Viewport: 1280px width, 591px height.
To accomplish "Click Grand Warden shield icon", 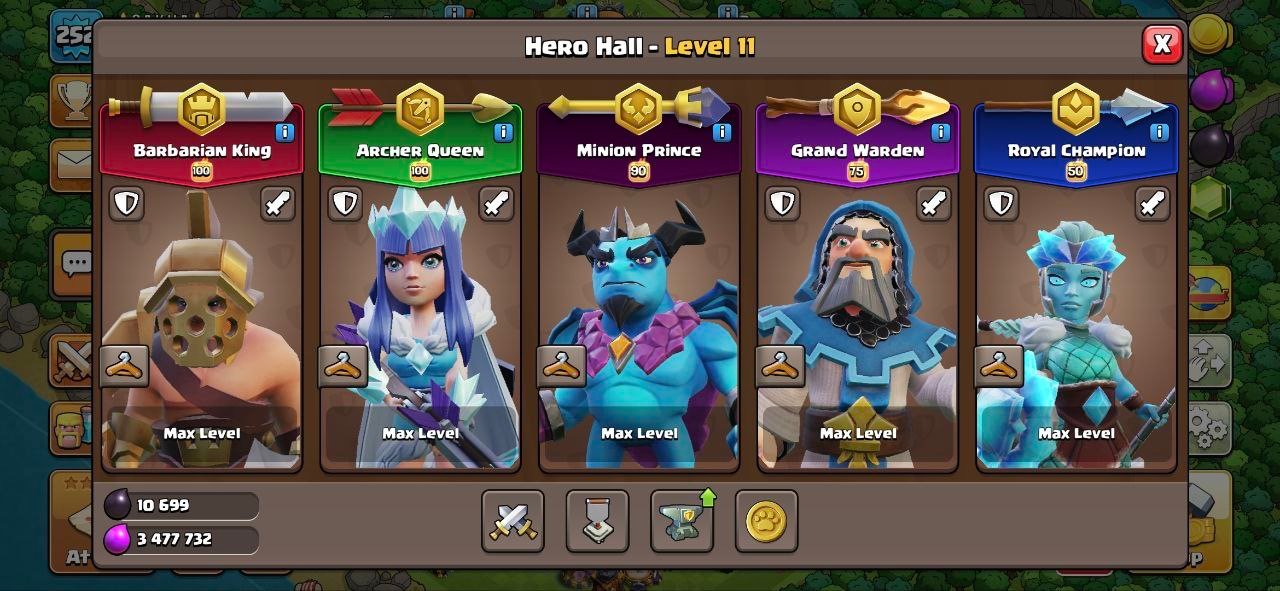I will (x=782, y=203).
